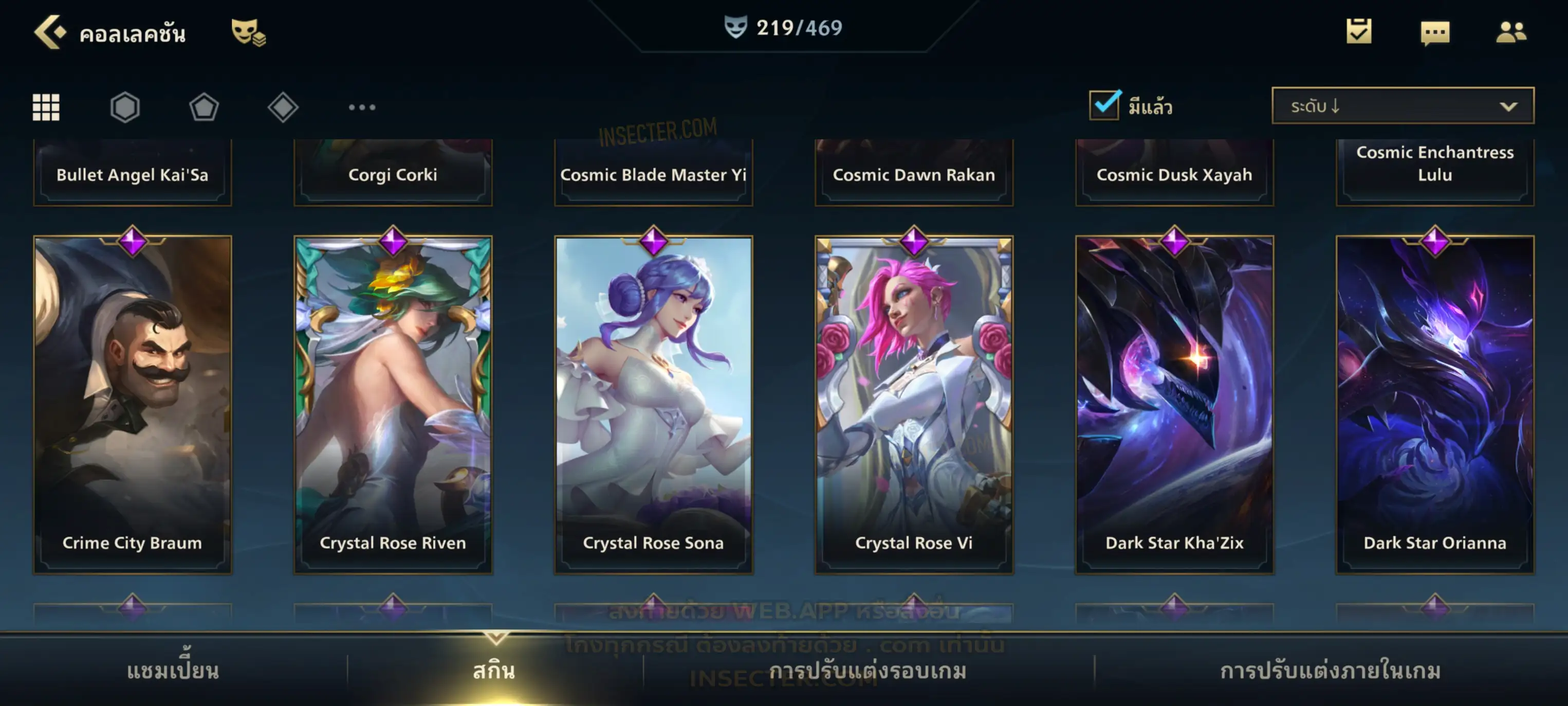The width and height of the screenshot is (1568, 706).
Task: Filter skins by diamond rarity icon
Action: point(283,107)
